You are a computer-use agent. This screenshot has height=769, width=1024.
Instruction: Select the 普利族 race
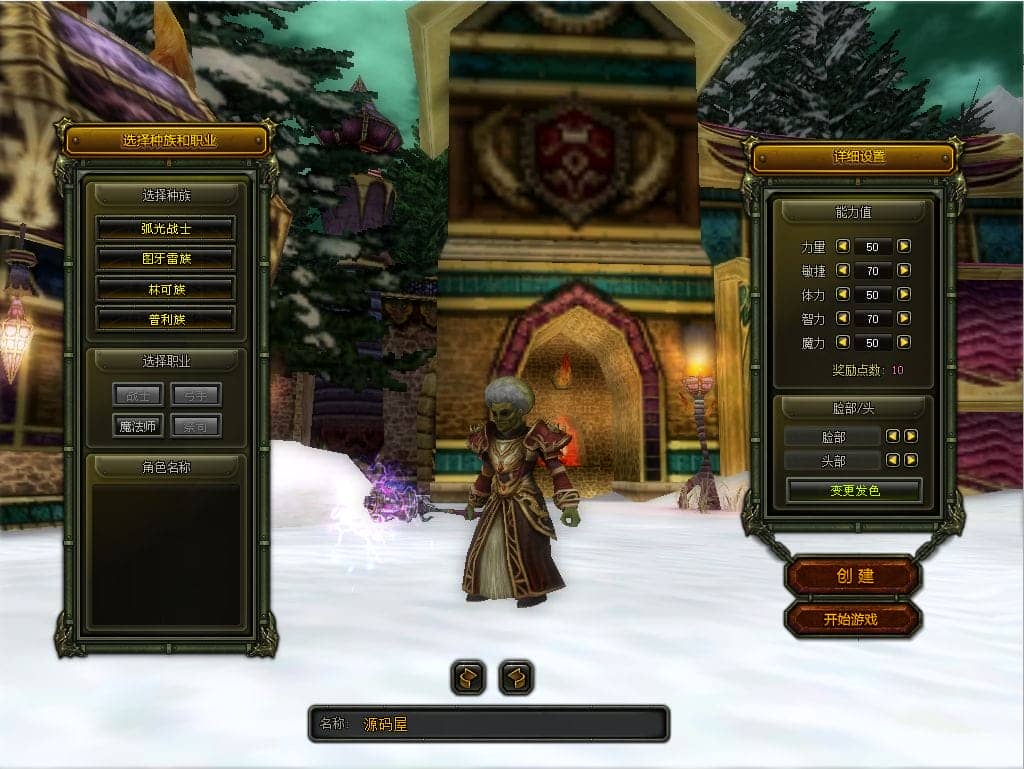tap(165, 319)
